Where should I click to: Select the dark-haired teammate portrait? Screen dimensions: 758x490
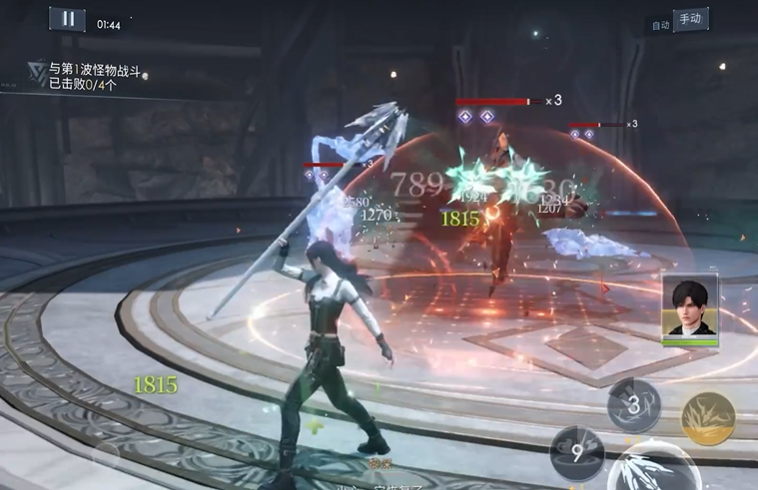[689, 308]
